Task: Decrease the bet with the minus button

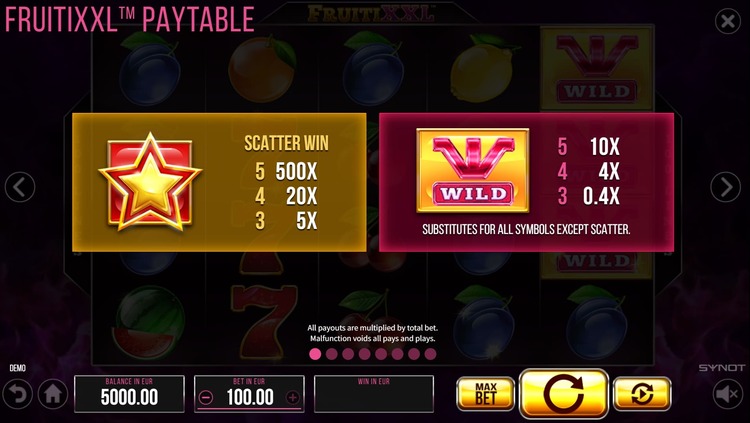Action: tap(206, 397)
